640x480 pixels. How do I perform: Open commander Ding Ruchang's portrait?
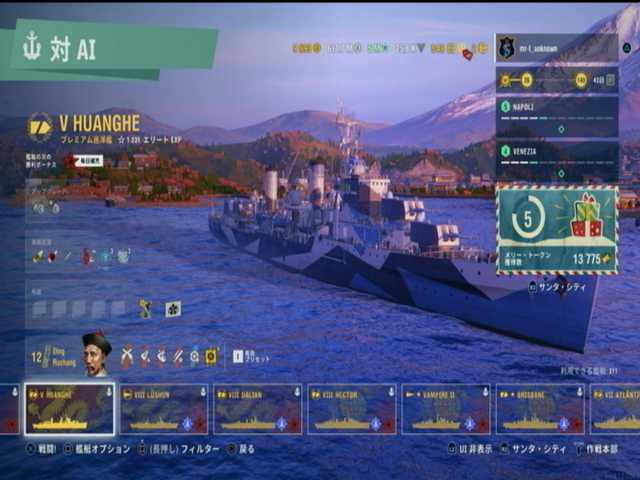(96, 354)
